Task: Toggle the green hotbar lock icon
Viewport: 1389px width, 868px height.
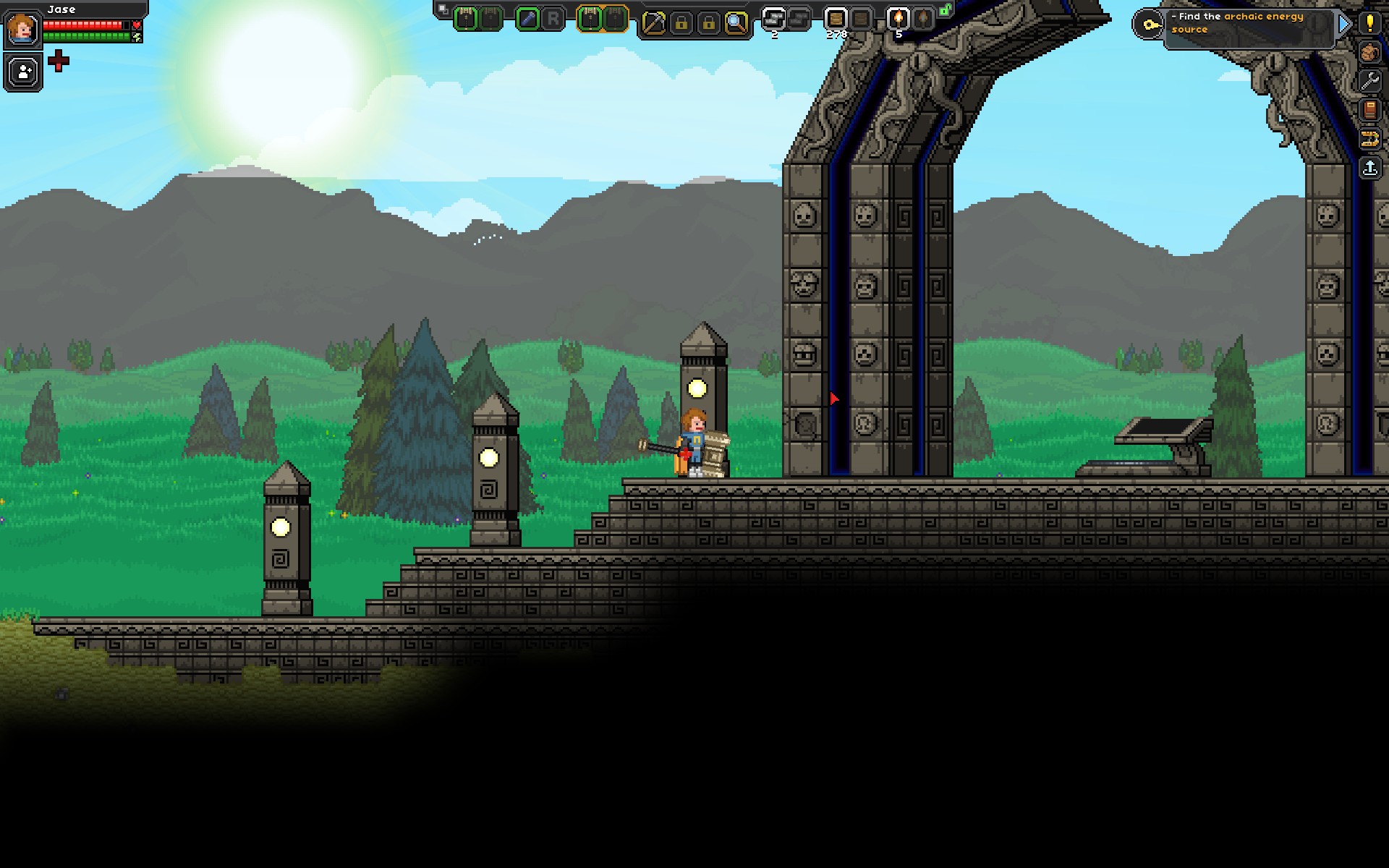Action: click(945, 10)
